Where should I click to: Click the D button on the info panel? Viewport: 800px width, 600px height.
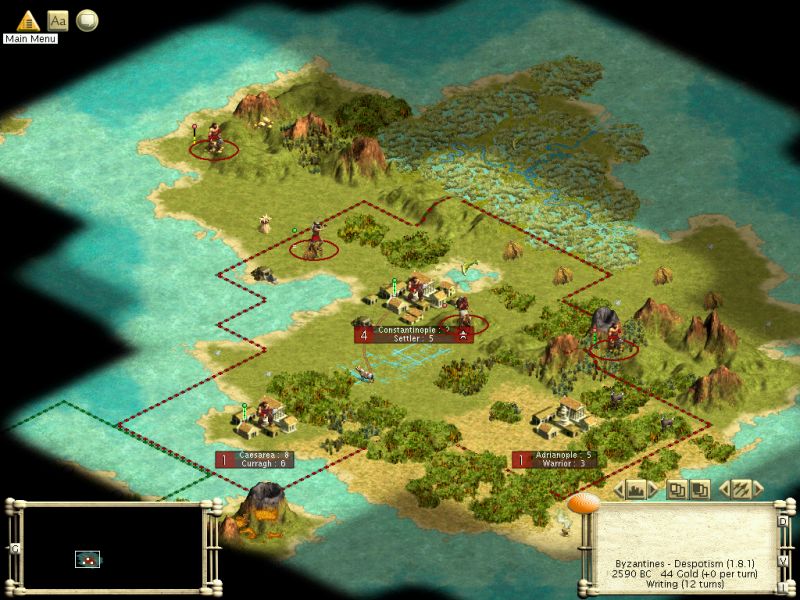tap(783, 521)
